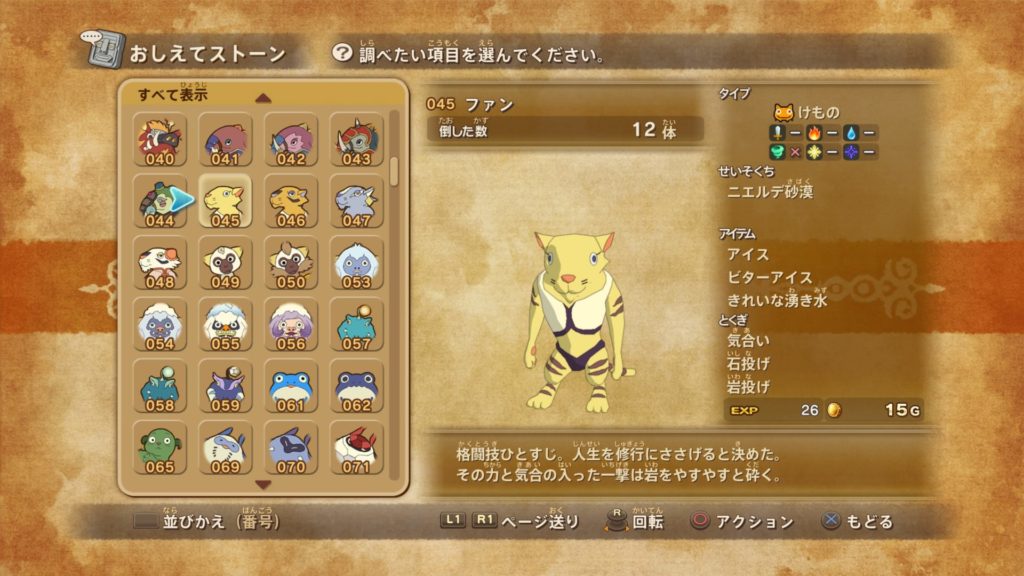The image size is (1024, 576).
Task: Choose the blue frog entry 061
Action: pos(291,387)
